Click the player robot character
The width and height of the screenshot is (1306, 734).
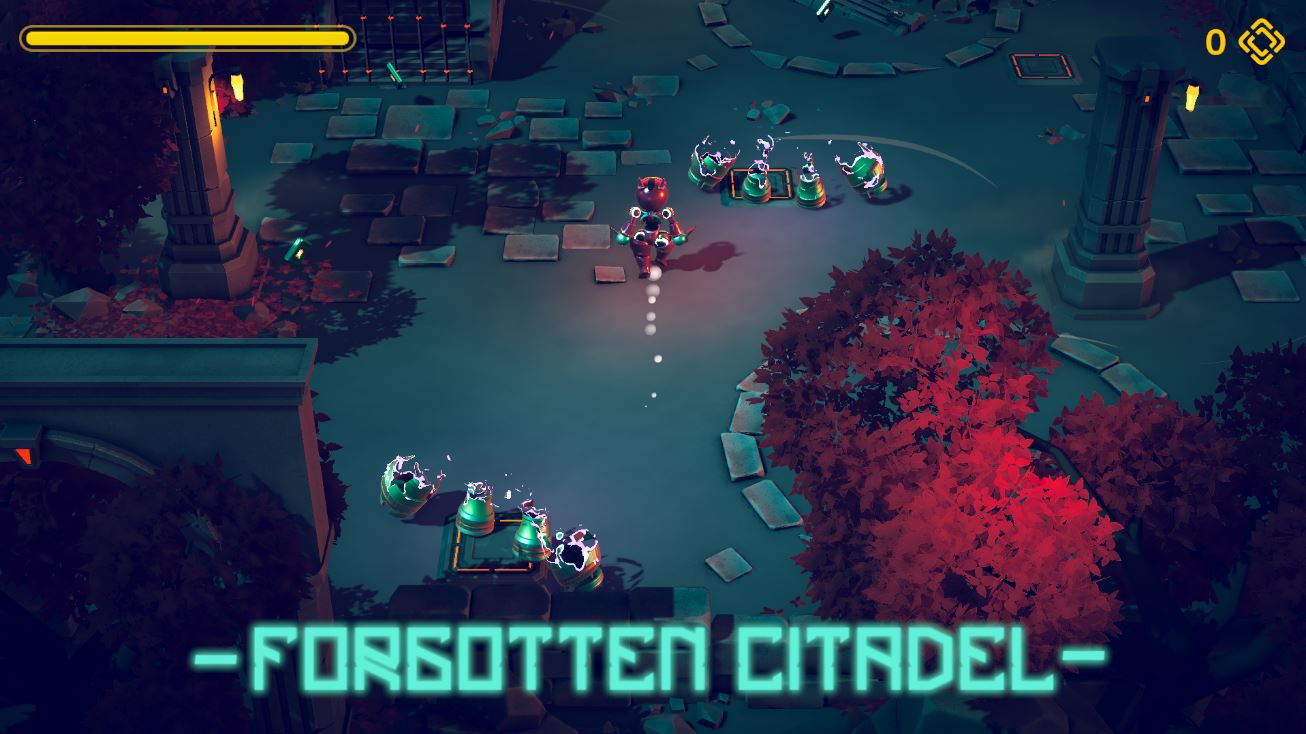(x=651, y=223)
